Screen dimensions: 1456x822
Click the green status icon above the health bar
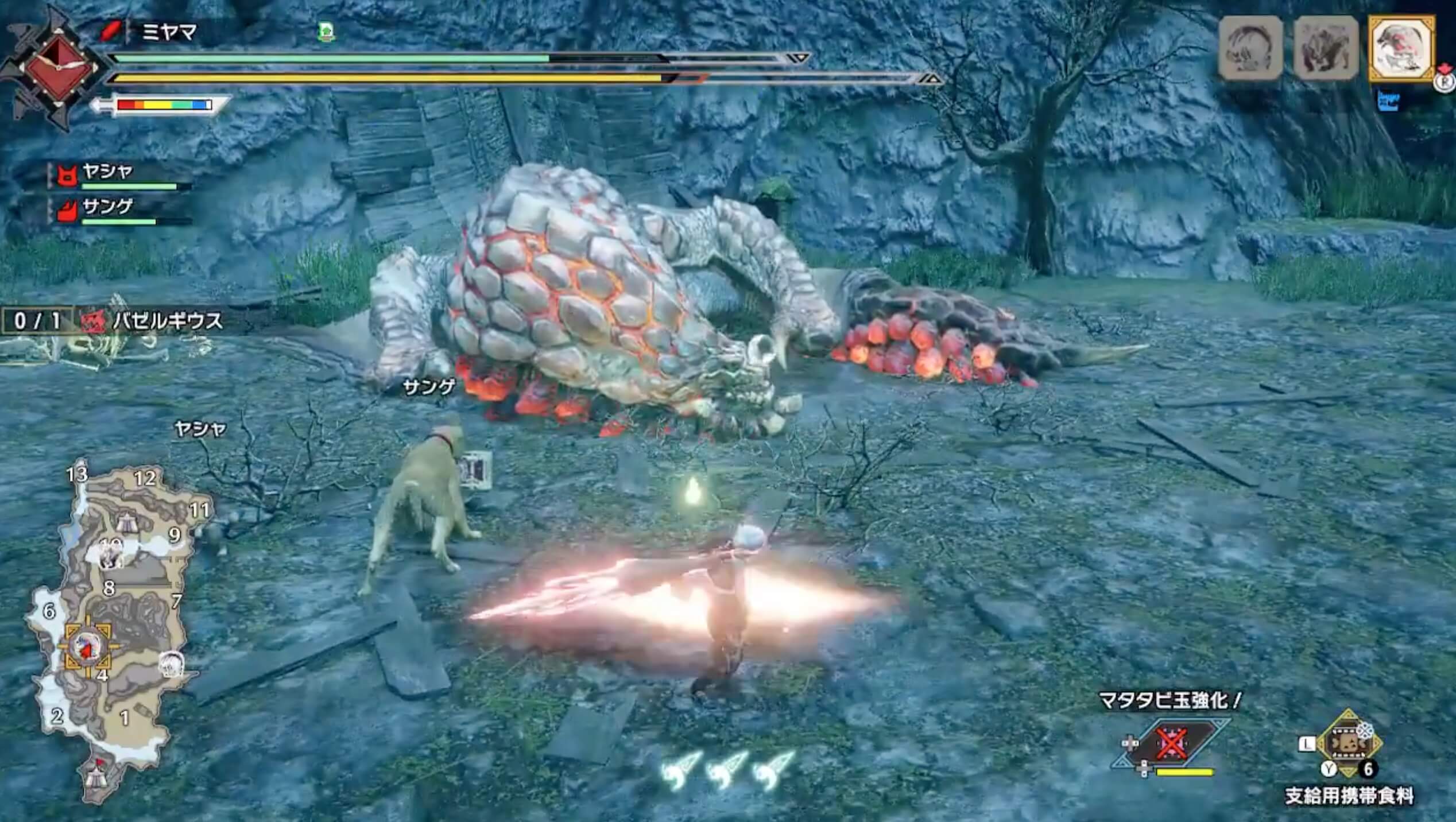point(326,32)
